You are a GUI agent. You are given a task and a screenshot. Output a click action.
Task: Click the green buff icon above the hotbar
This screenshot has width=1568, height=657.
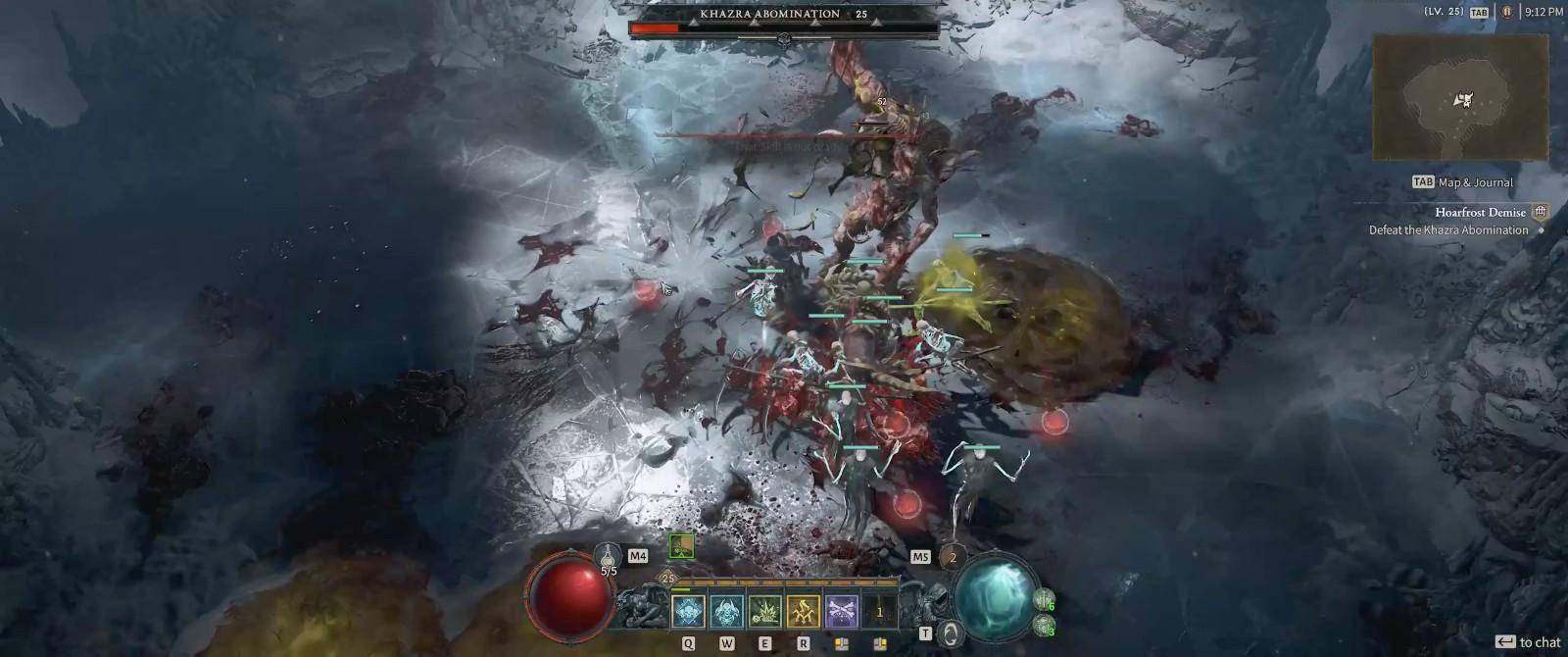(681, 546)
